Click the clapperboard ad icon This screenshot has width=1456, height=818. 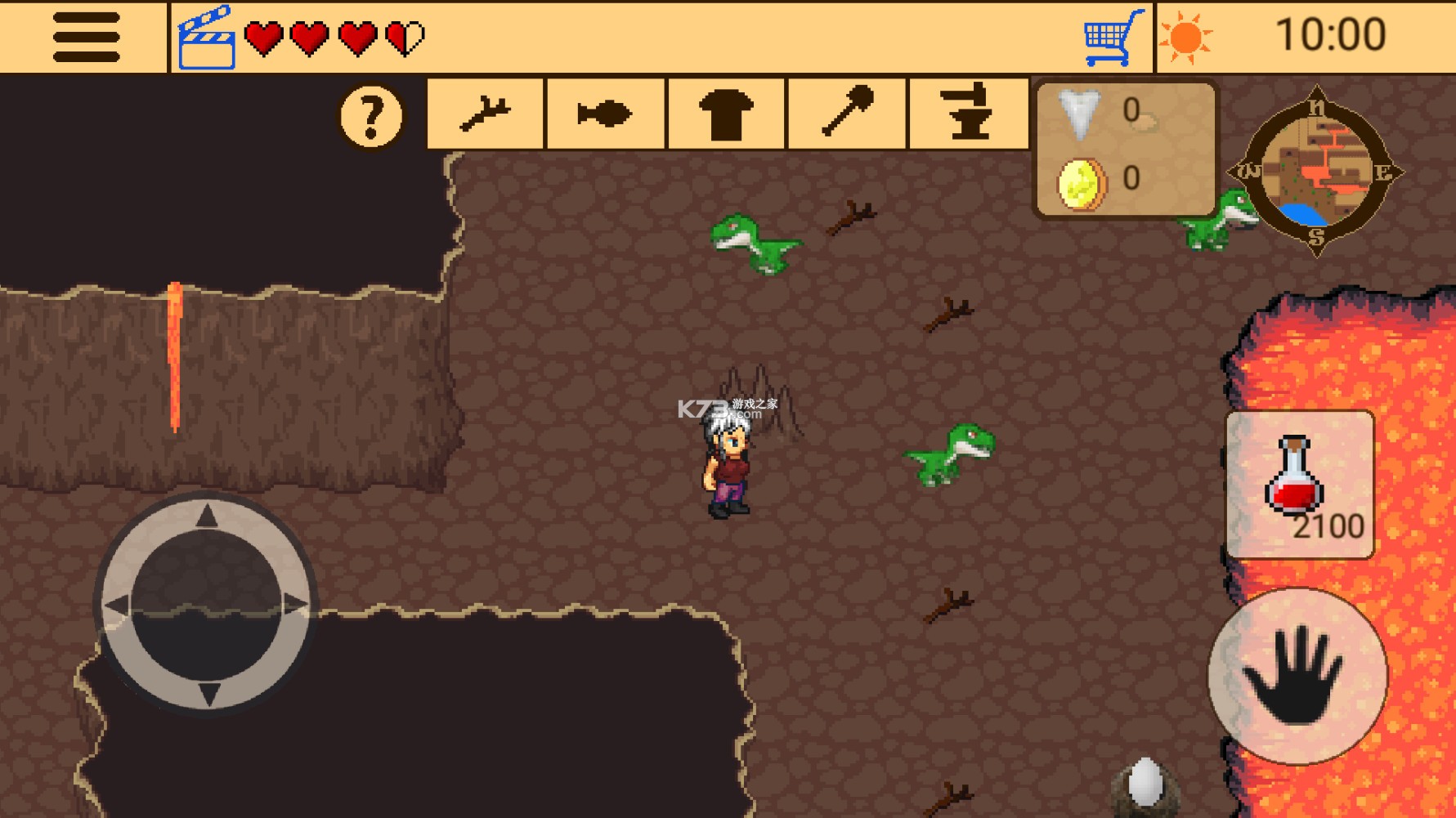click(207, 36)
